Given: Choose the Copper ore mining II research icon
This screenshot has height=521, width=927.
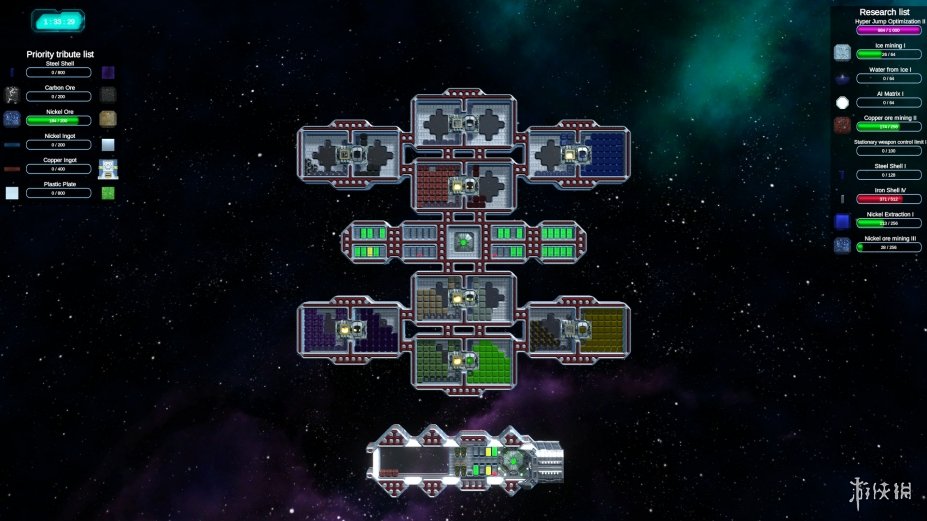Looking at the screenshot, I should (x=843, y=126).
